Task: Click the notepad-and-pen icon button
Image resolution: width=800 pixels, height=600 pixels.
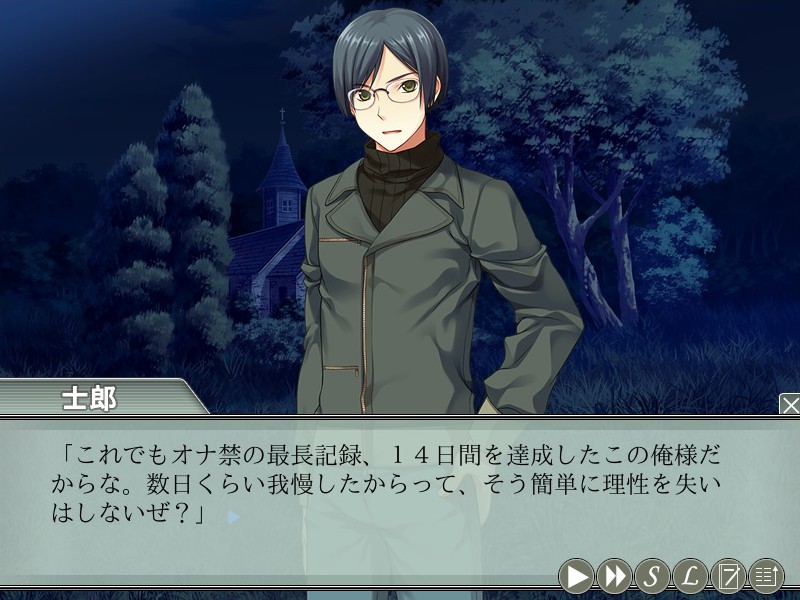Action: pyautogui.click(x=728, y=575)
